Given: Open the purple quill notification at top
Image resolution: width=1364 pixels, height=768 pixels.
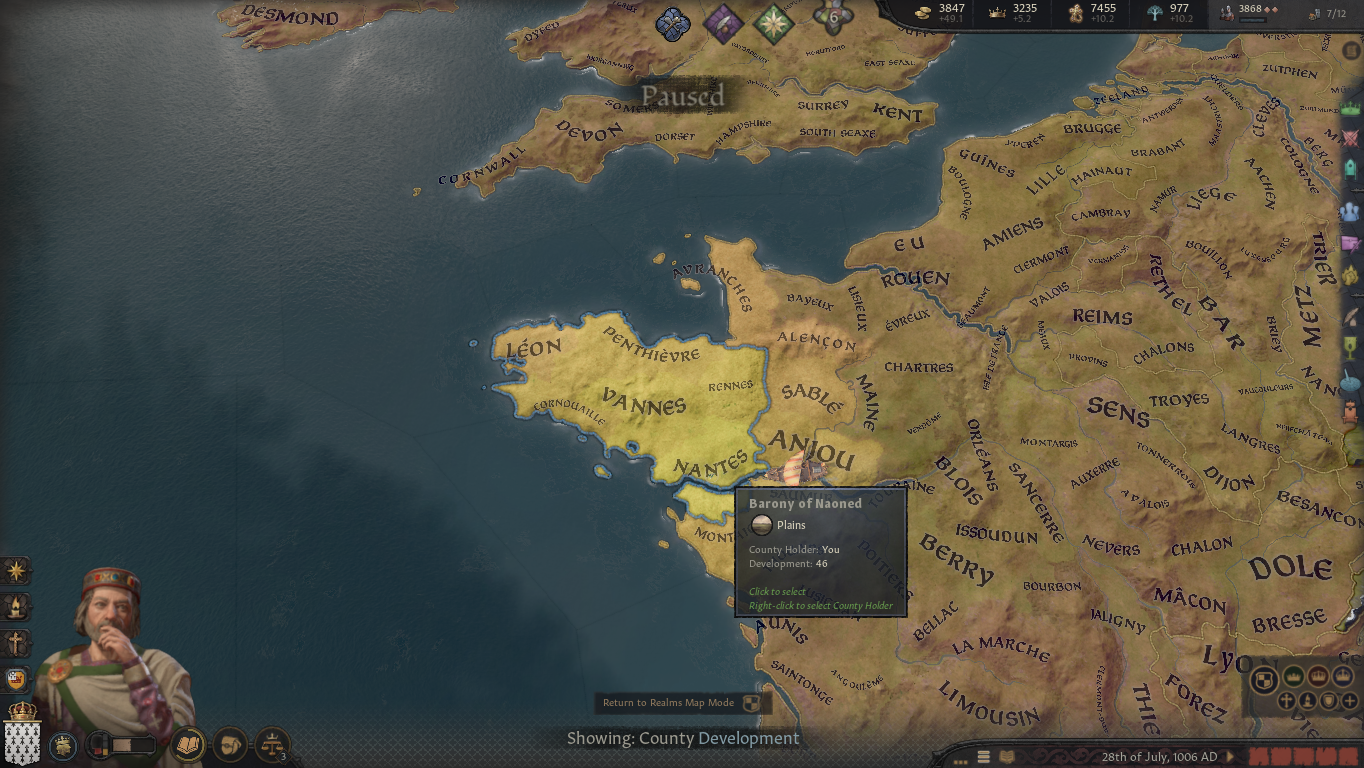Looking at the screenshot, I should [x=723, y=24].
